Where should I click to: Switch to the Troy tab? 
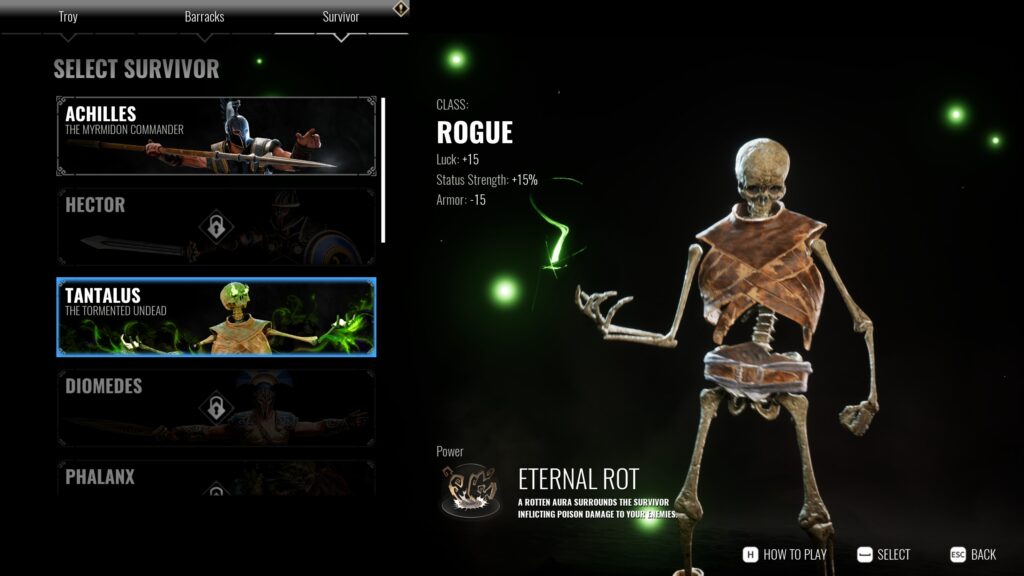(68, 18)
